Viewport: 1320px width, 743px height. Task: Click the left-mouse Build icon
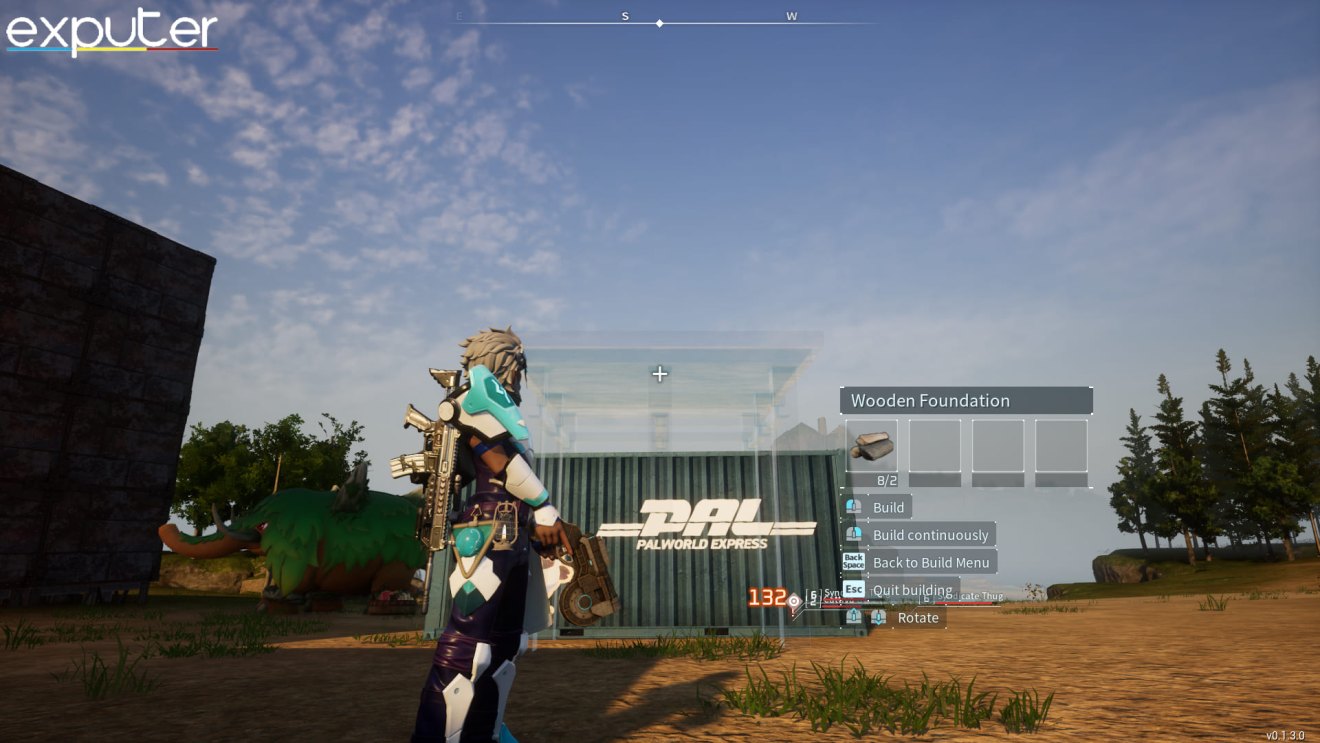[853, 507]
